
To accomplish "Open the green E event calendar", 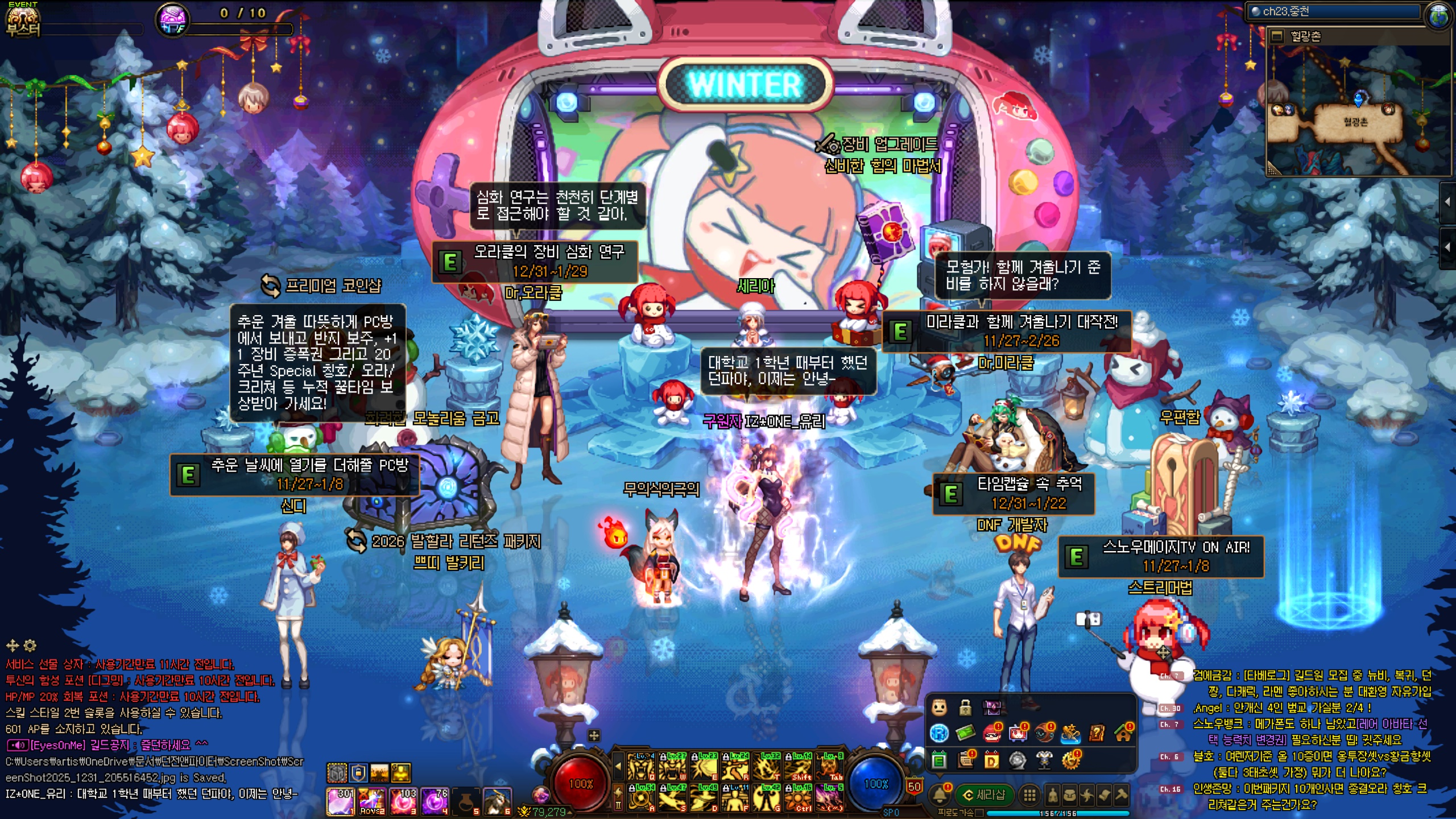I will click(939, 760).
